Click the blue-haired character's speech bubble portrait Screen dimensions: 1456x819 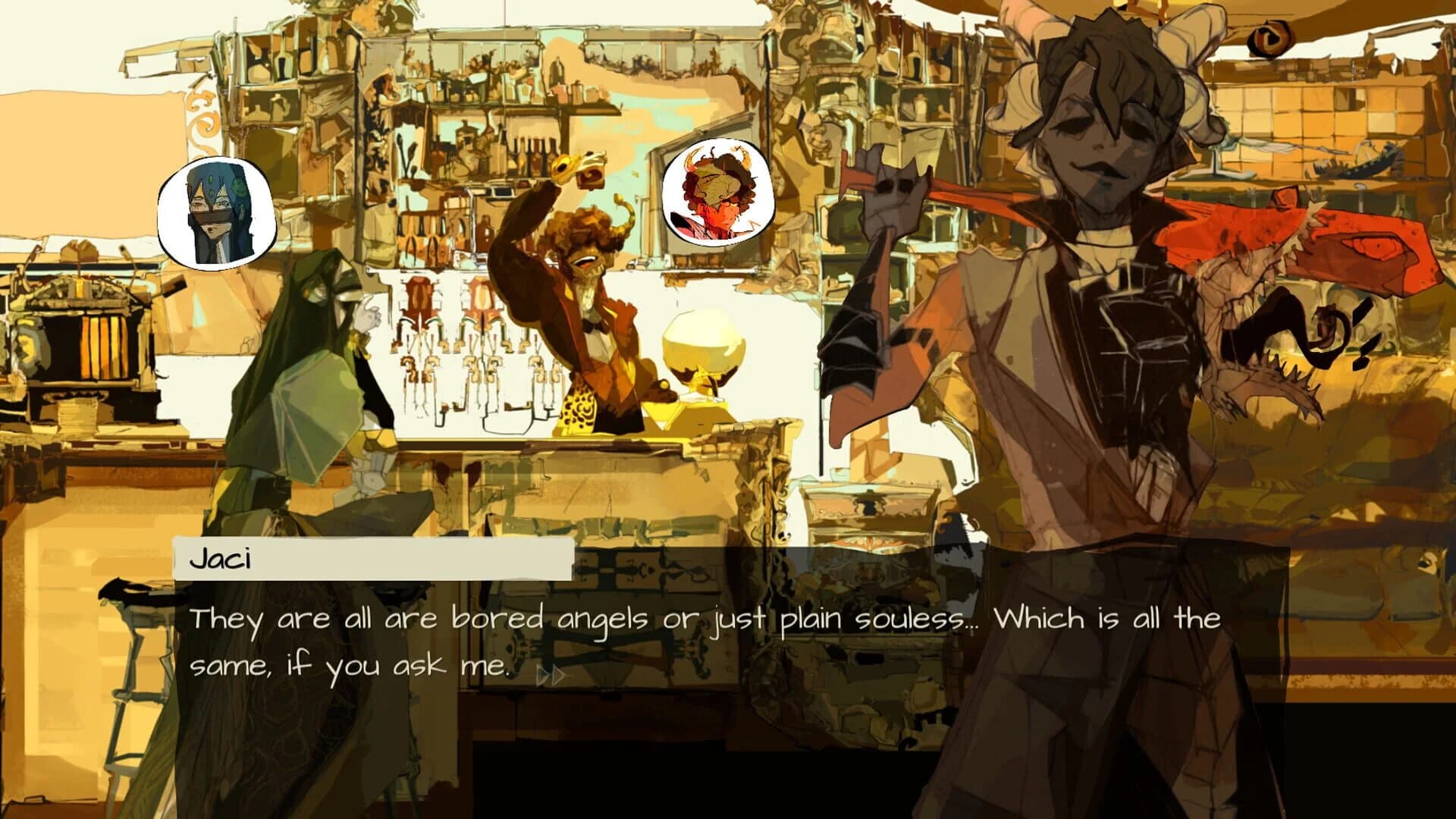(215, 211)
